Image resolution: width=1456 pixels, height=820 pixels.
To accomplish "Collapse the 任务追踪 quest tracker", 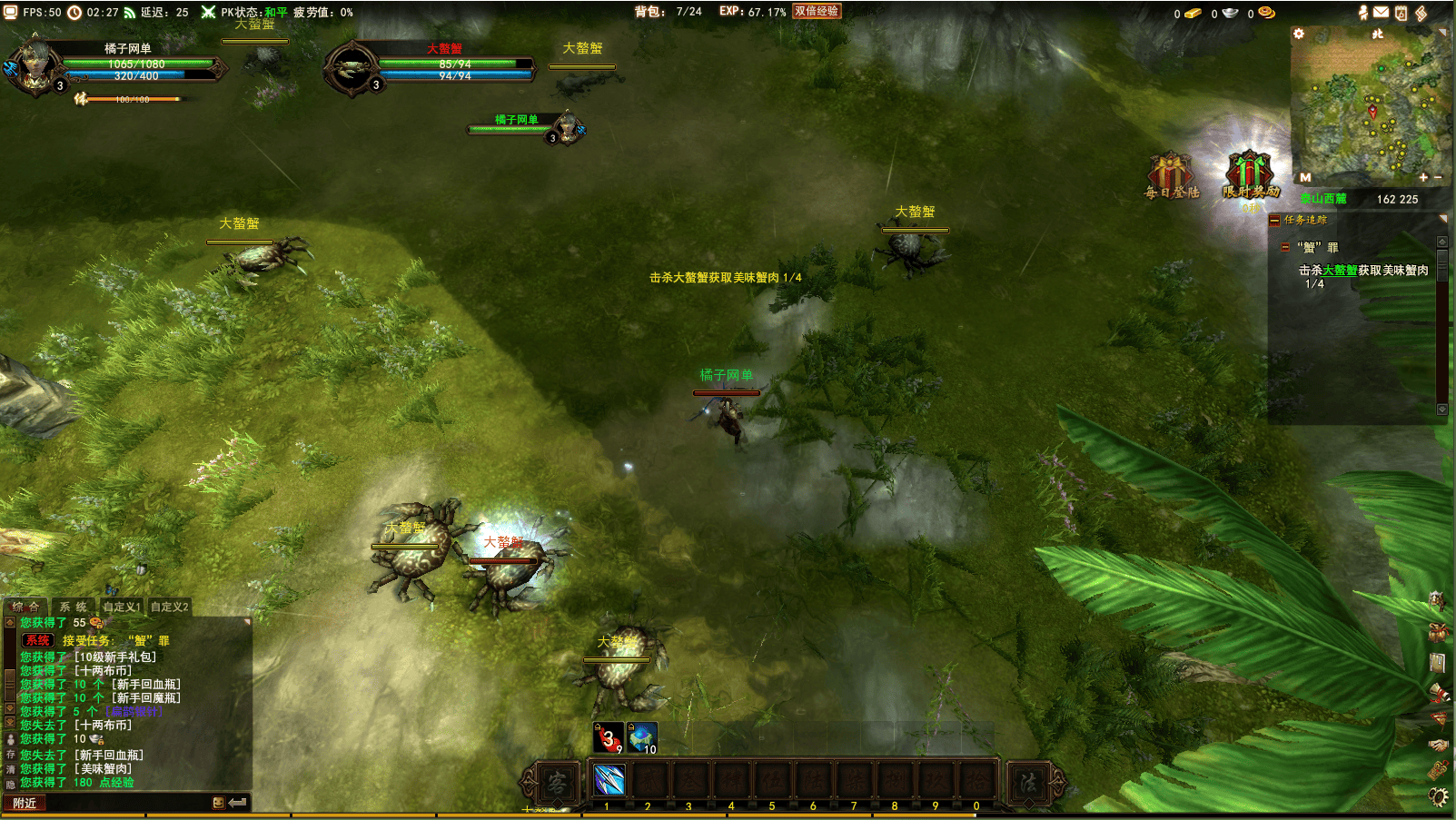I will (1274, 220).
